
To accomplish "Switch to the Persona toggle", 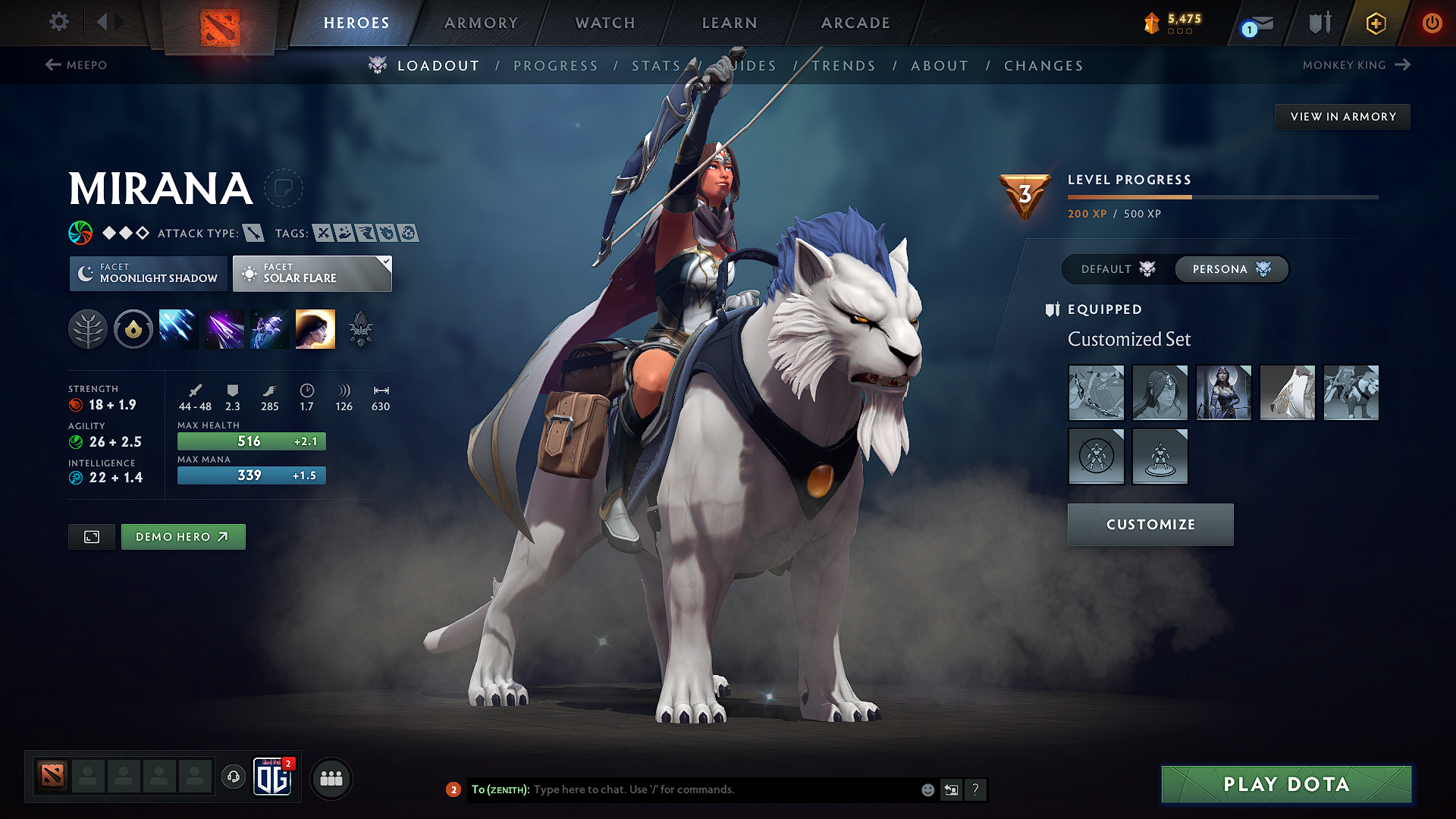I will [1231, 269].
